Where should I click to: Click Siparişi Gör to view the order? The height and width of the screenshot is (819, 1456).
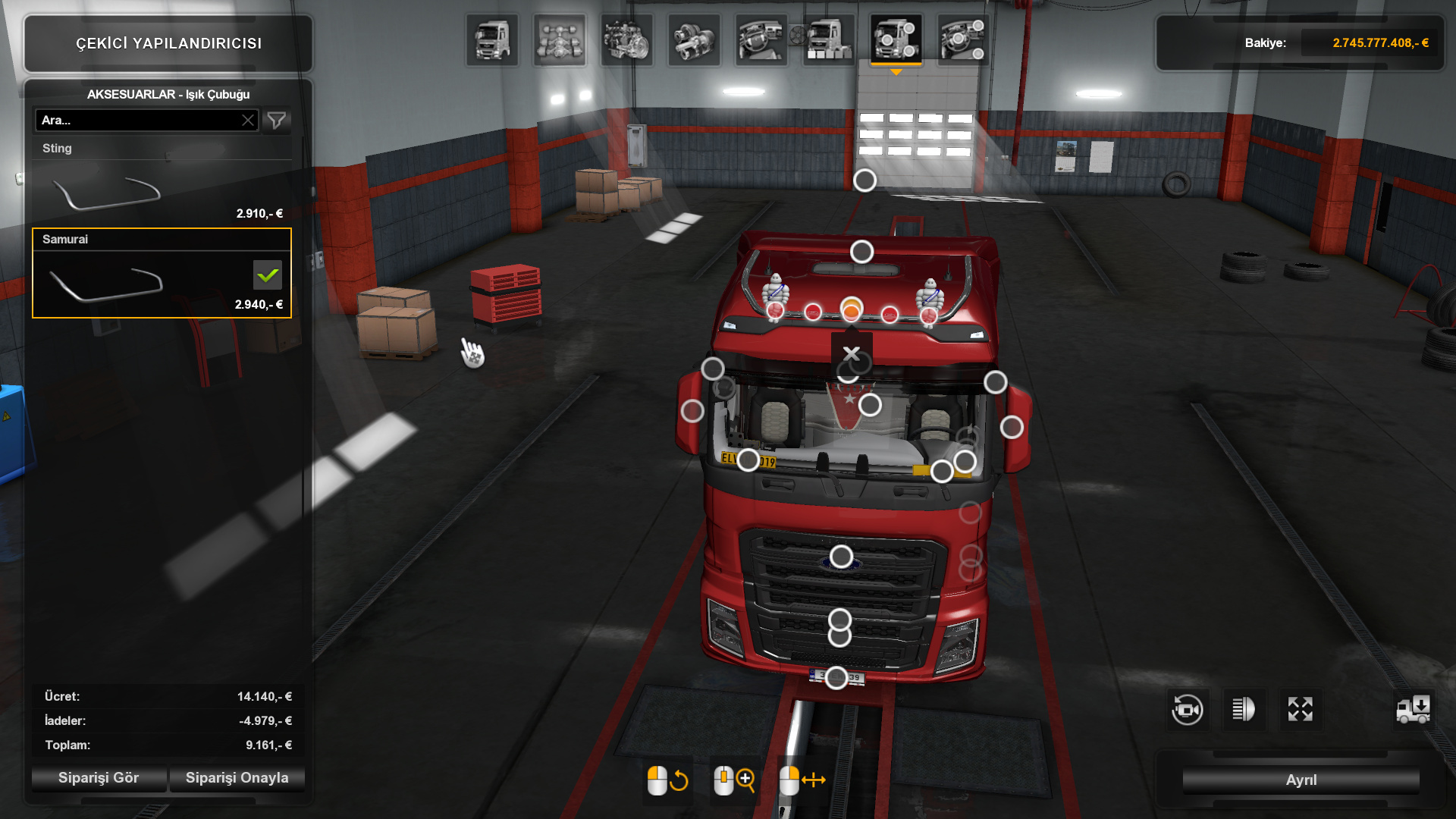pyautogui.click(x=99, y=778)
